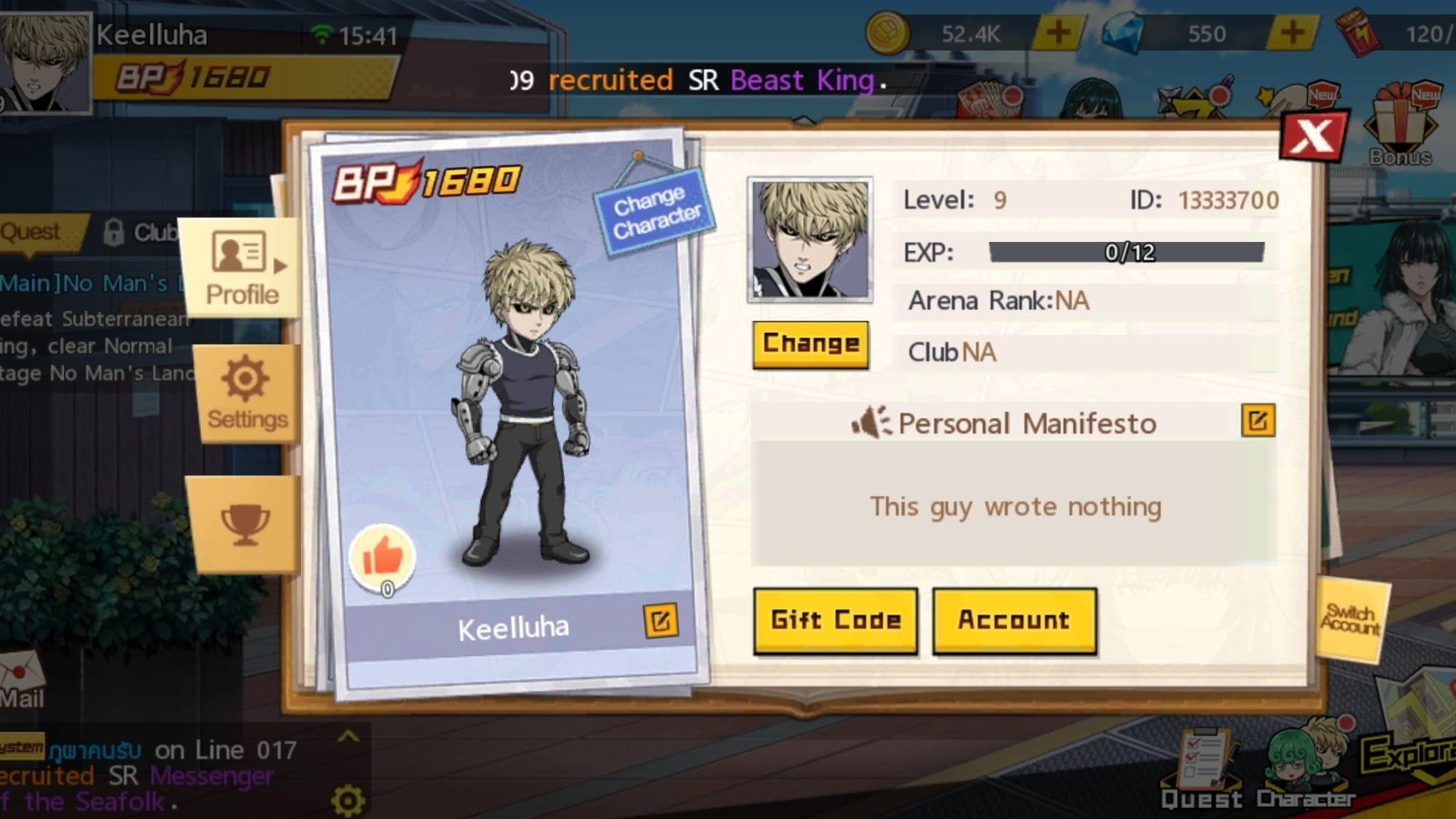Image resolution: width=1456 pixels, height=819 pixels.
Task: Collapse the chat panel with the arrow
Action: [x=349, y=737]
